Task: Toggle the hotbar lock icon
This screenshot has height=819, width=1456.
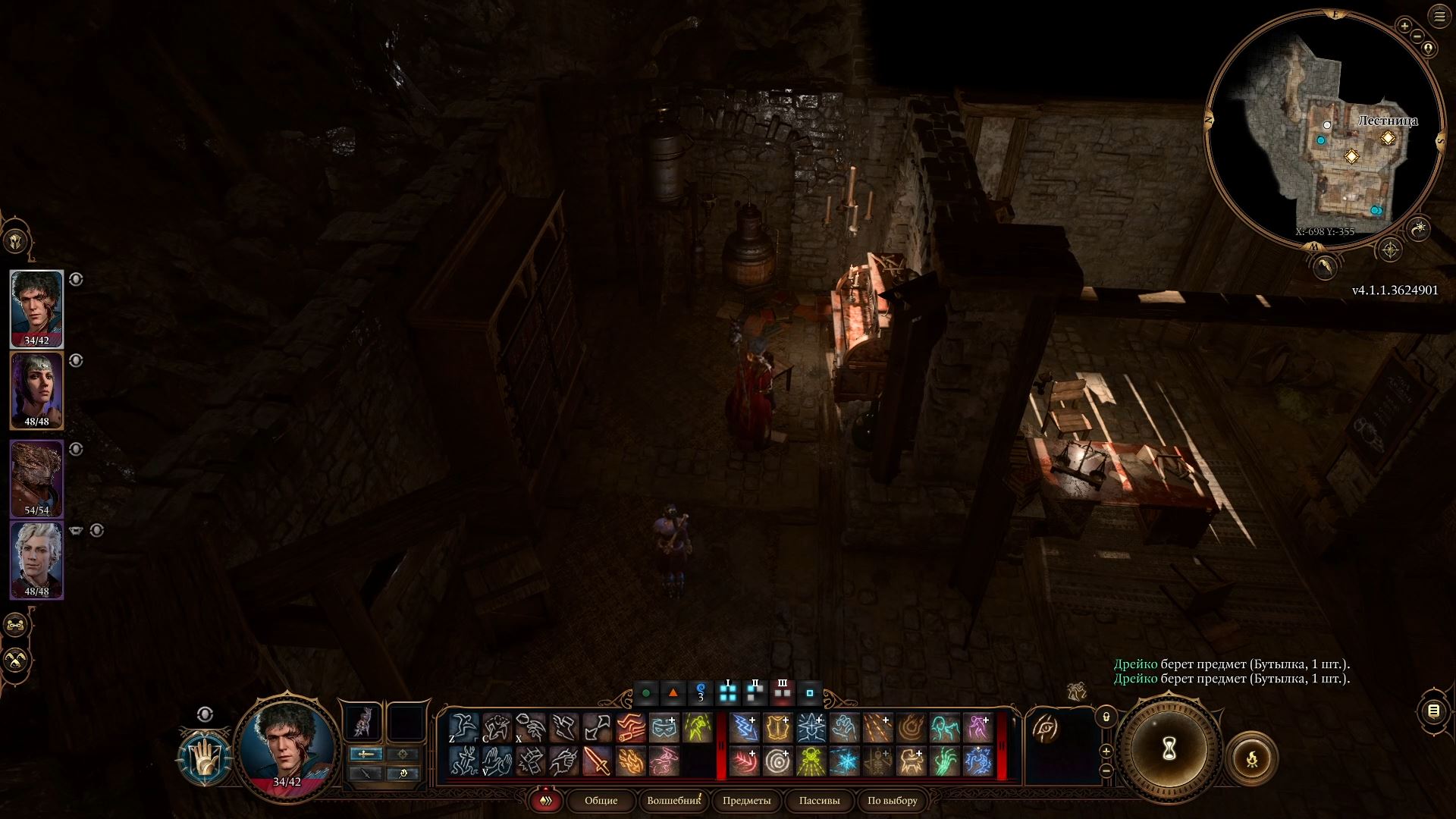Action: [x=1106, y=716]
